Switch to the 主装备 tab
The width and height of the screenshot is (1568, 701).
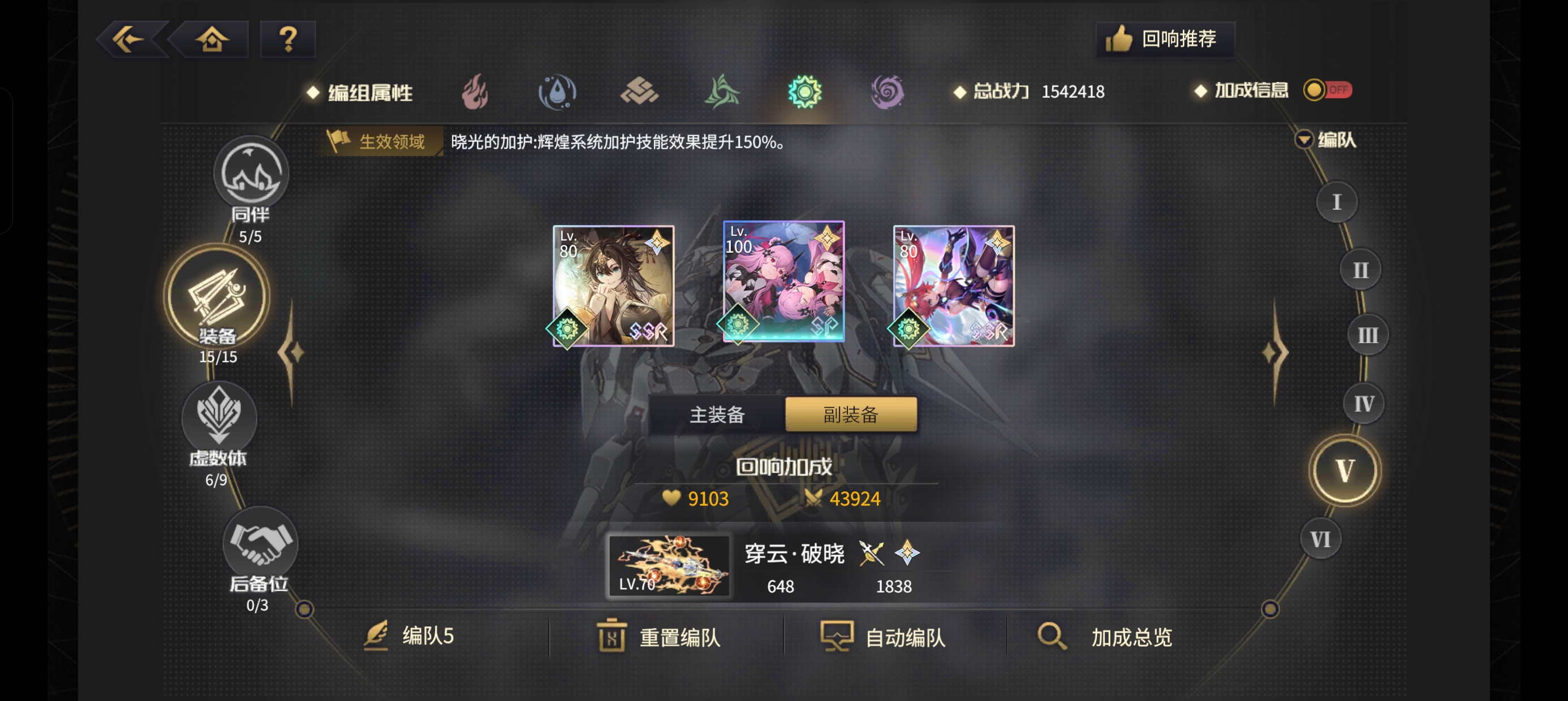click(x=717, y=414)
